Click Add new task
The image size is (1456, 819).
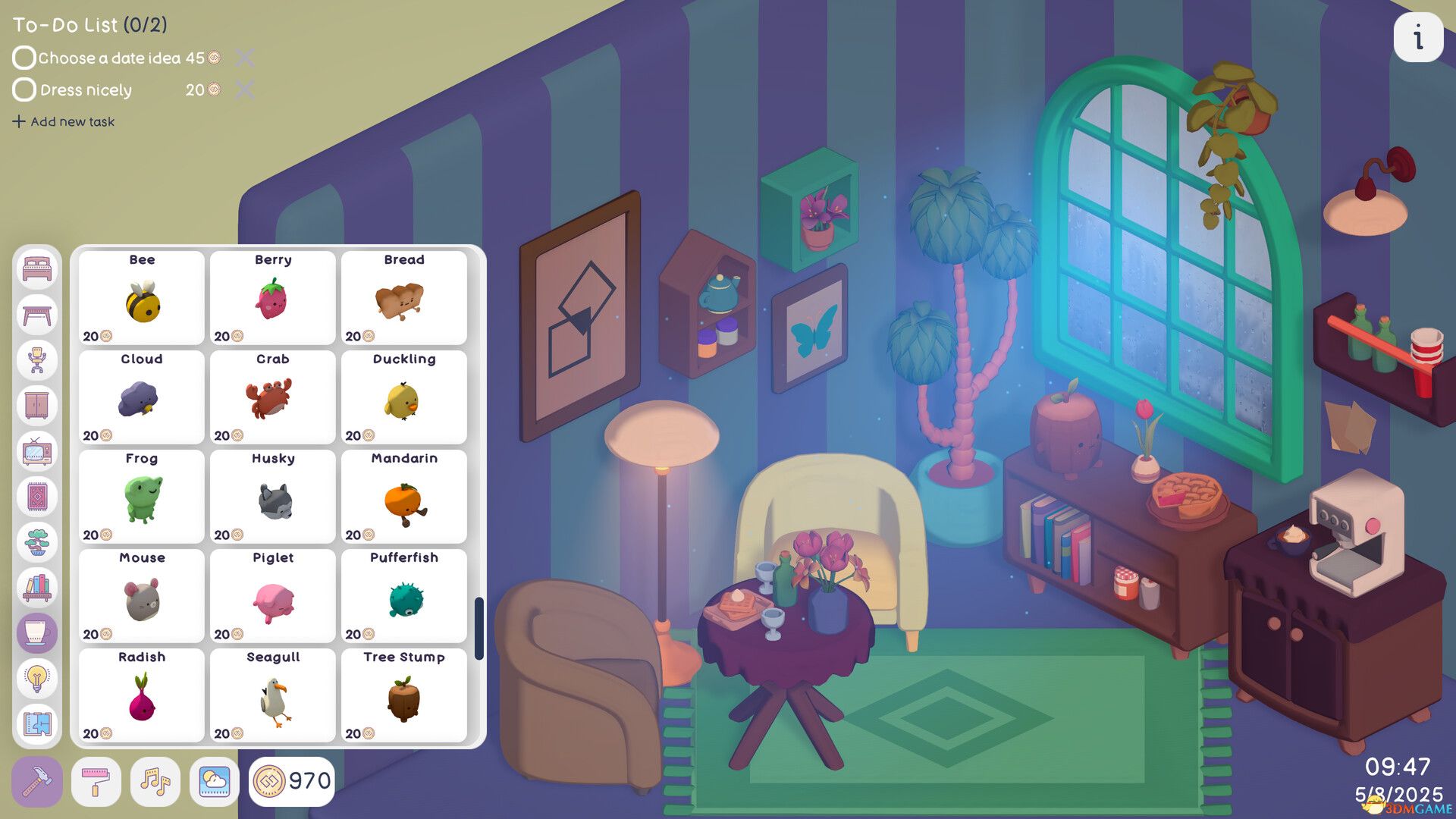(64, 121)
